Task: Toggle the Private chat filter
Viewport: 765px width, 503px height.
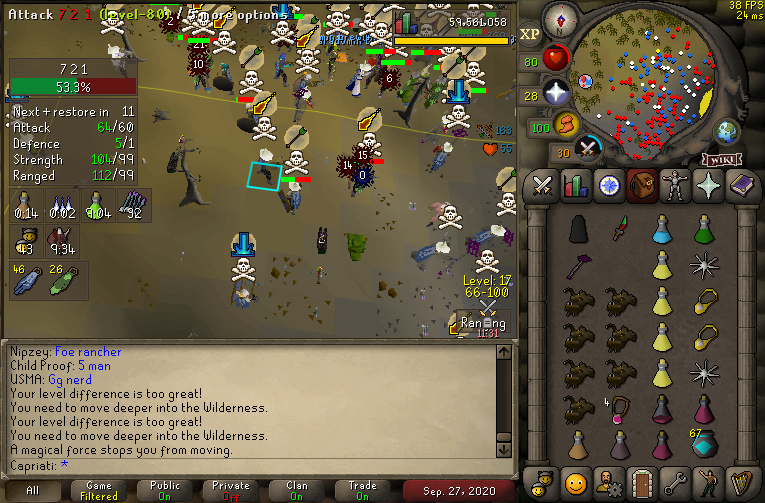Action: point(231,490)
